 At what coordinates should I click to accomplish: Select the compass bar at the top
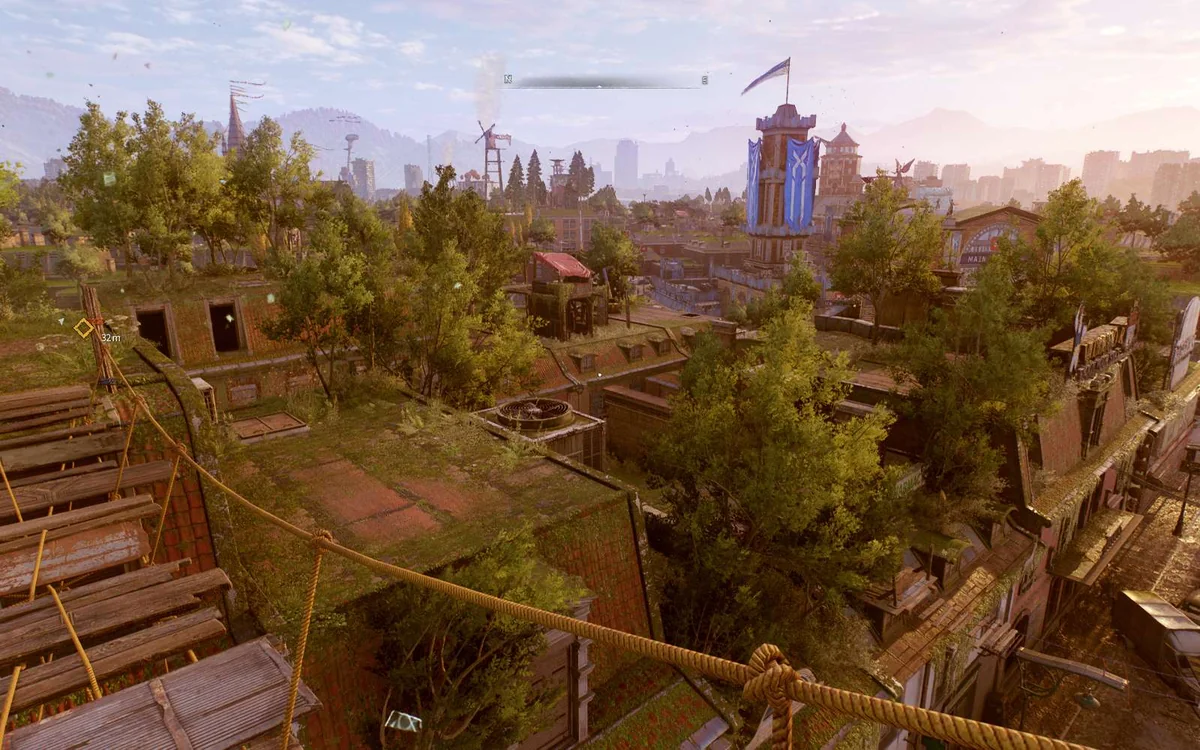[x=606, y=81]
